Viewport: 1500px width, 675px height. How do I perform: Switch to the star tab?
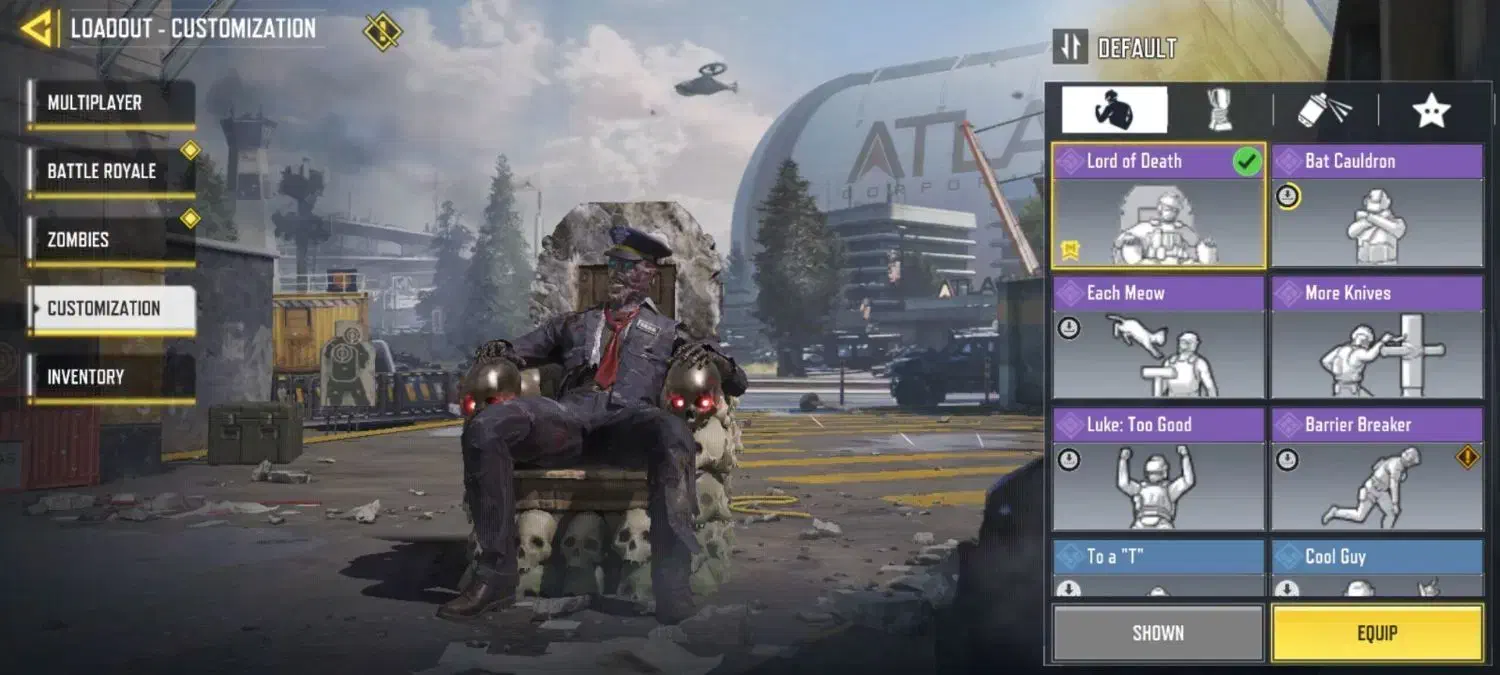[1431, 110]
